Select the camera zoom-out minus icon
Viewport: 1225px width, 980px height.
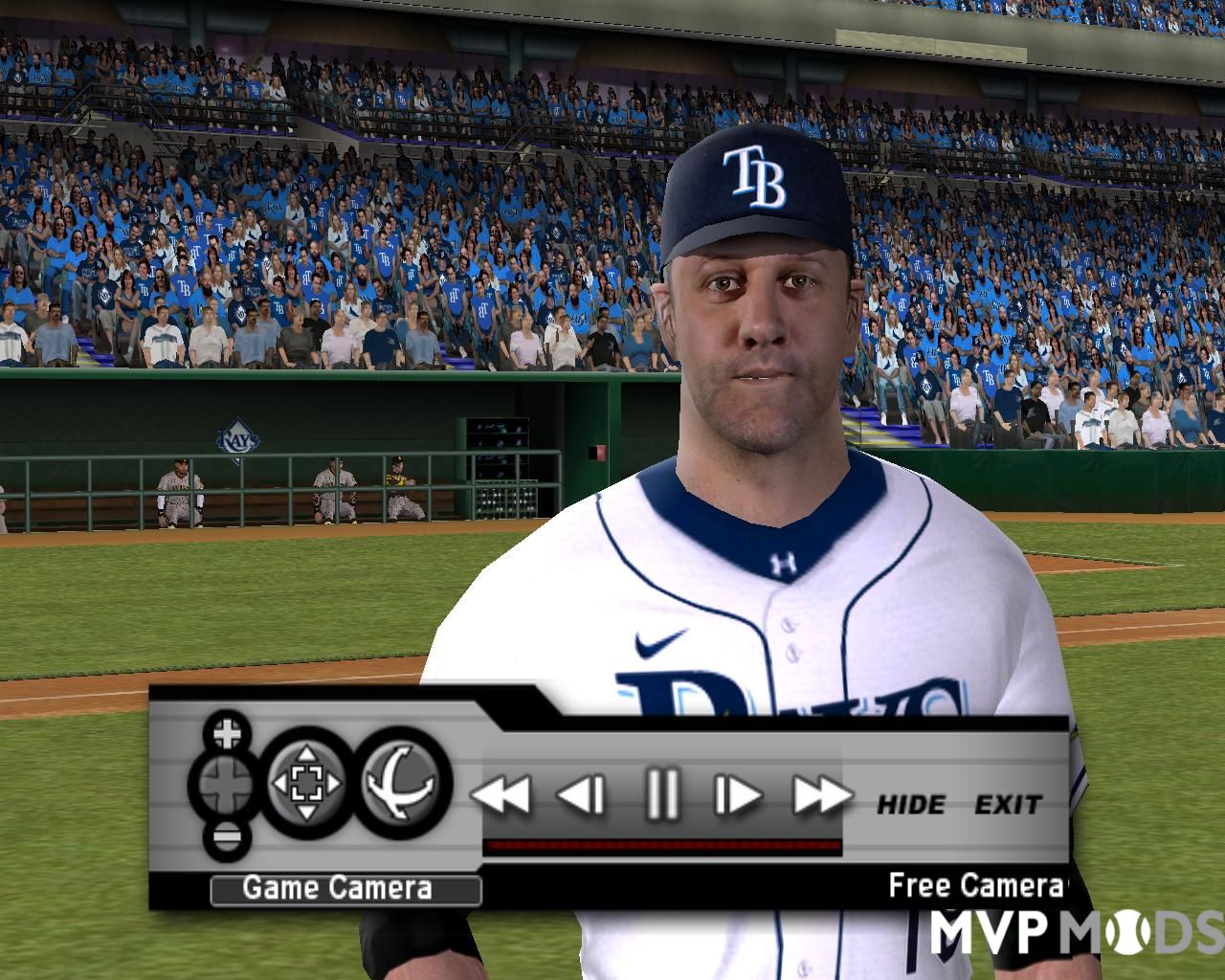pos(229,836)
